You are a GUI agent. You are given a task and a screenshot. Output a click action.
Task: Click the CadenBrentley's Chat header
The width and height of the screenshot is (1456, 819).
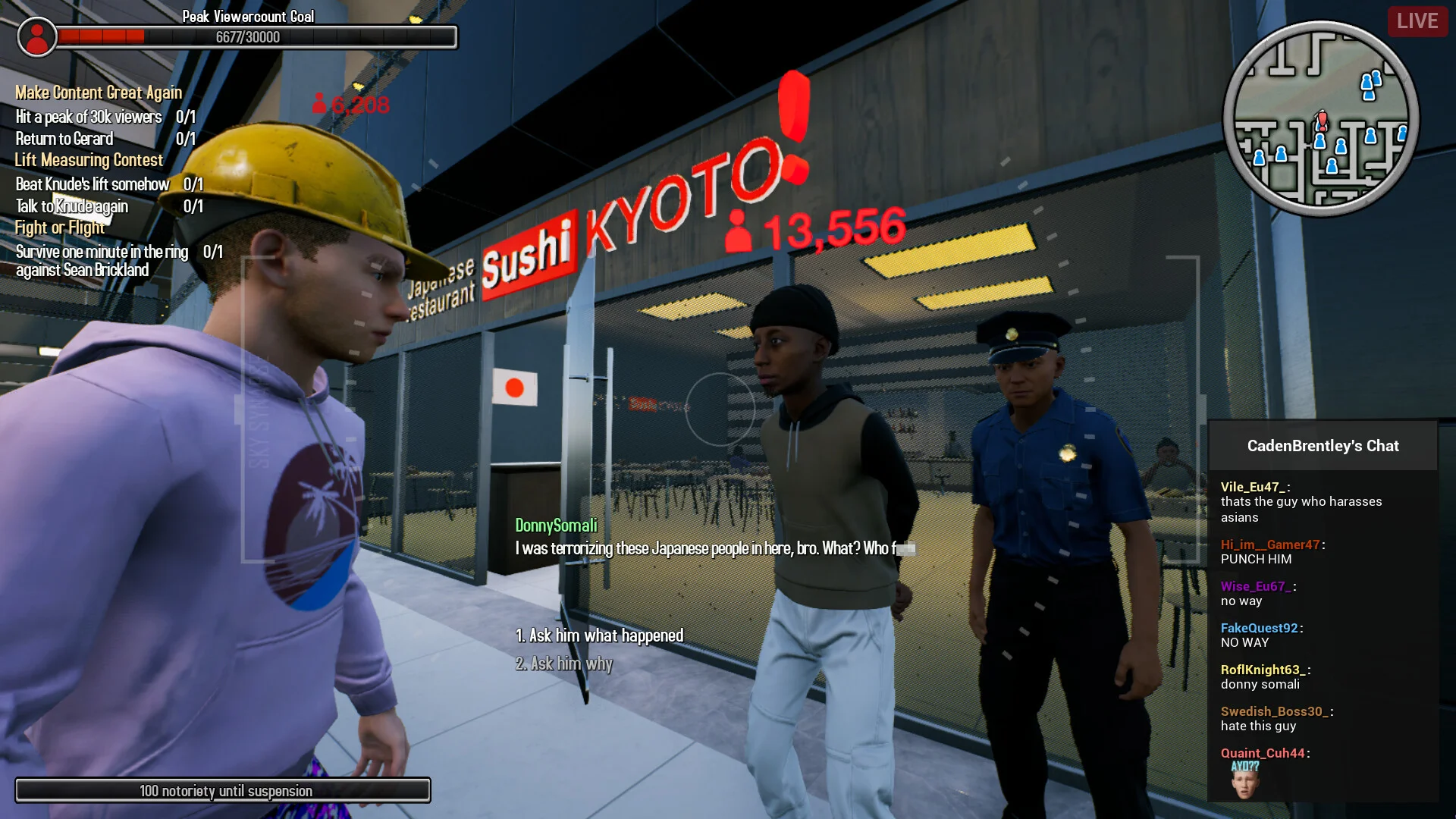click(x=1323, y=446)
